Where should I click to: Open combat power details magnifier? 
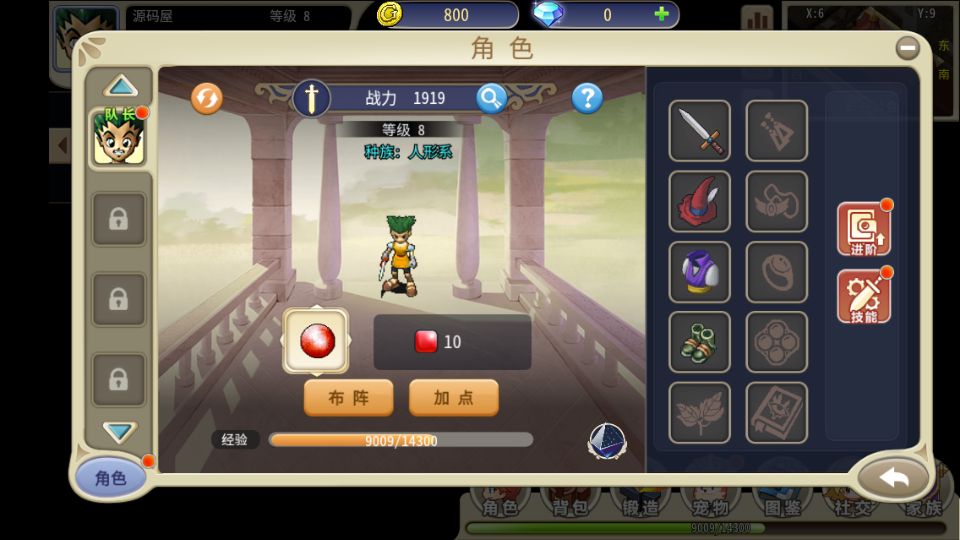tap(491, 98)
